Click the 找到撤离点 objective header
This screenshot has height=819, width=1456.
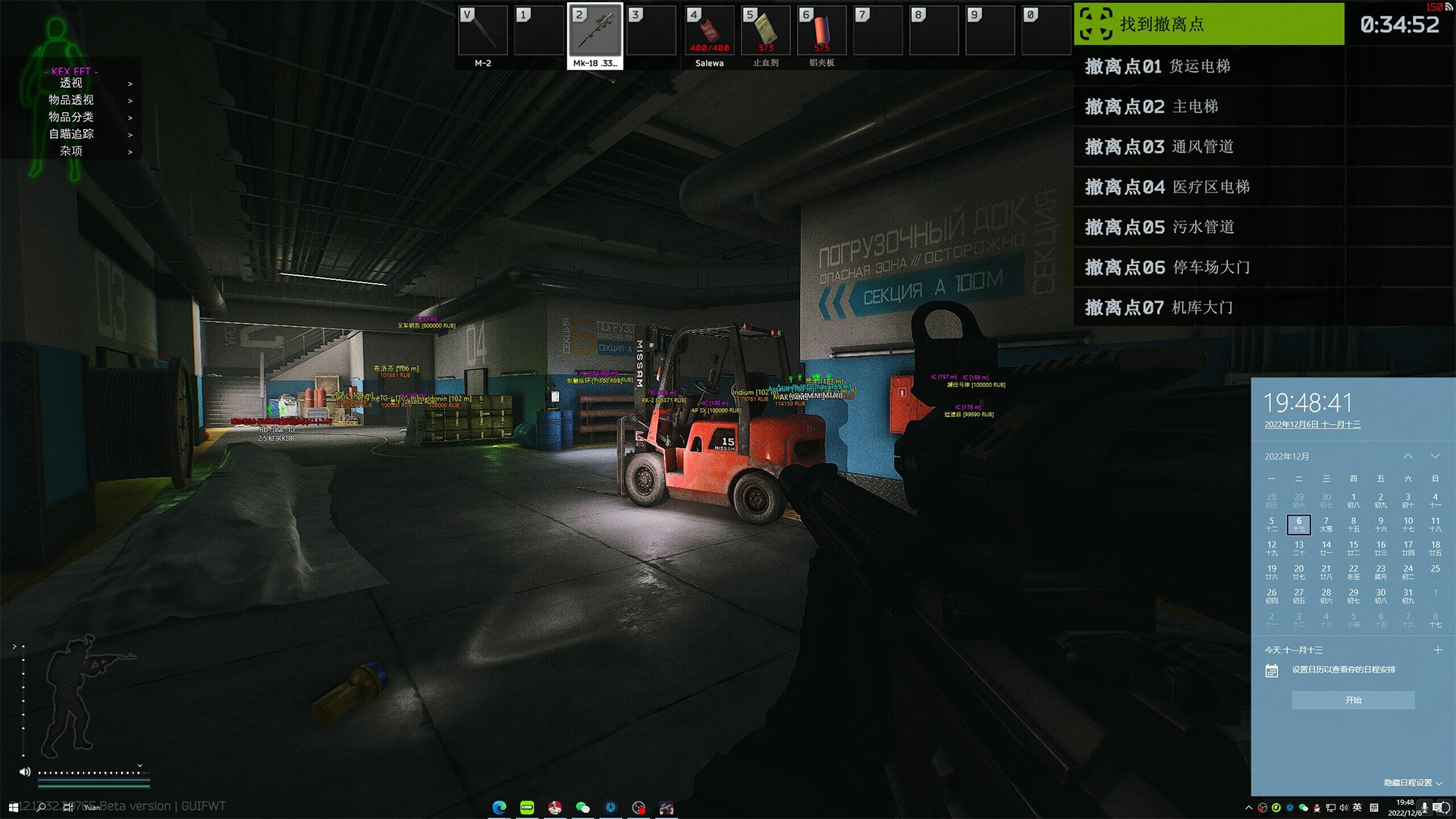tap(1209, 24)
